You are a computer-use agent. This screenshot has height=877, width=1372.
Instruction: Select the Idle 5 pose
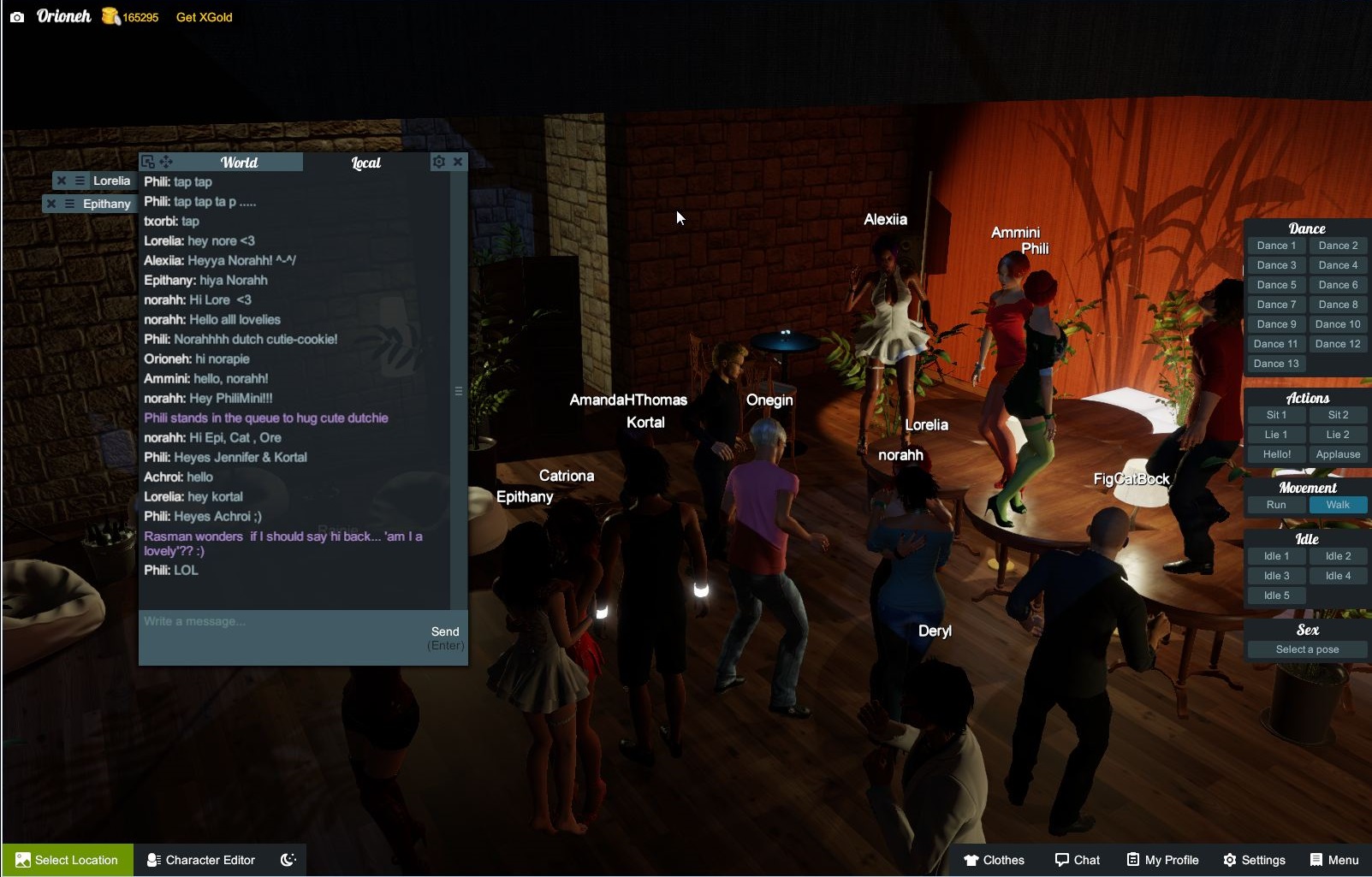point(1276,596)
